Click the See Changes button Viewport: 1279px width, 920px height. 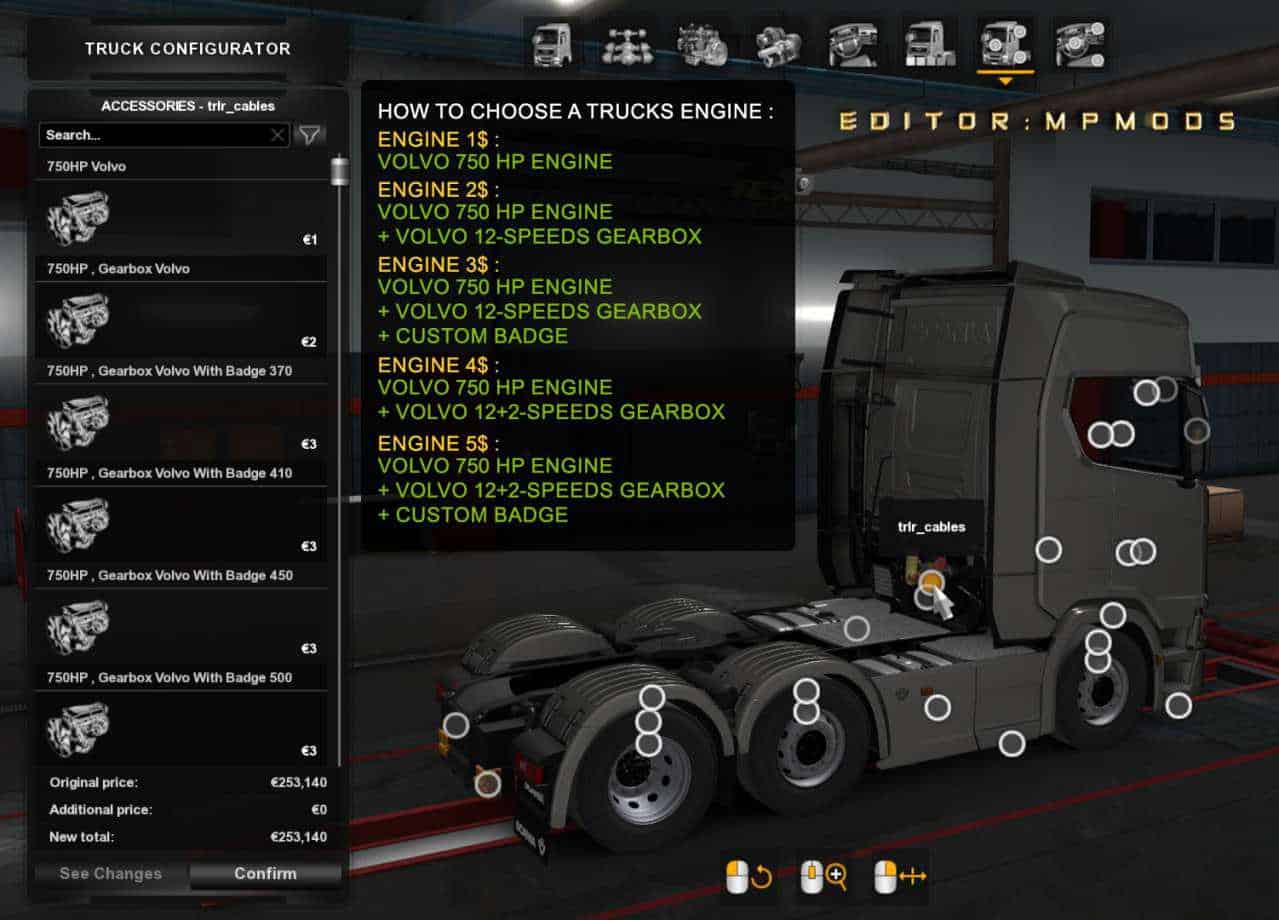point(110,873)
